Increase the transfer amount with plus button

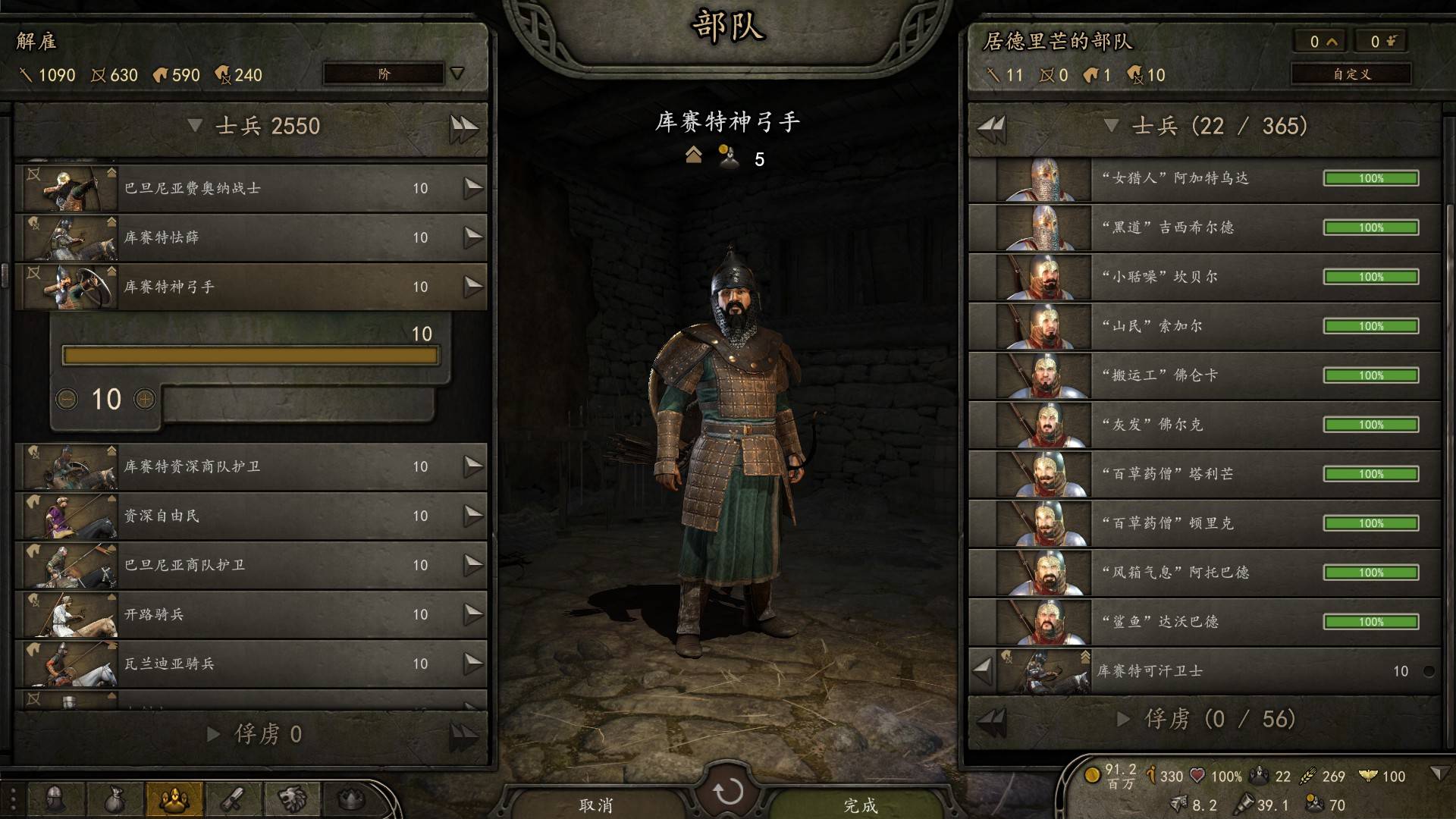coord(144,399)
